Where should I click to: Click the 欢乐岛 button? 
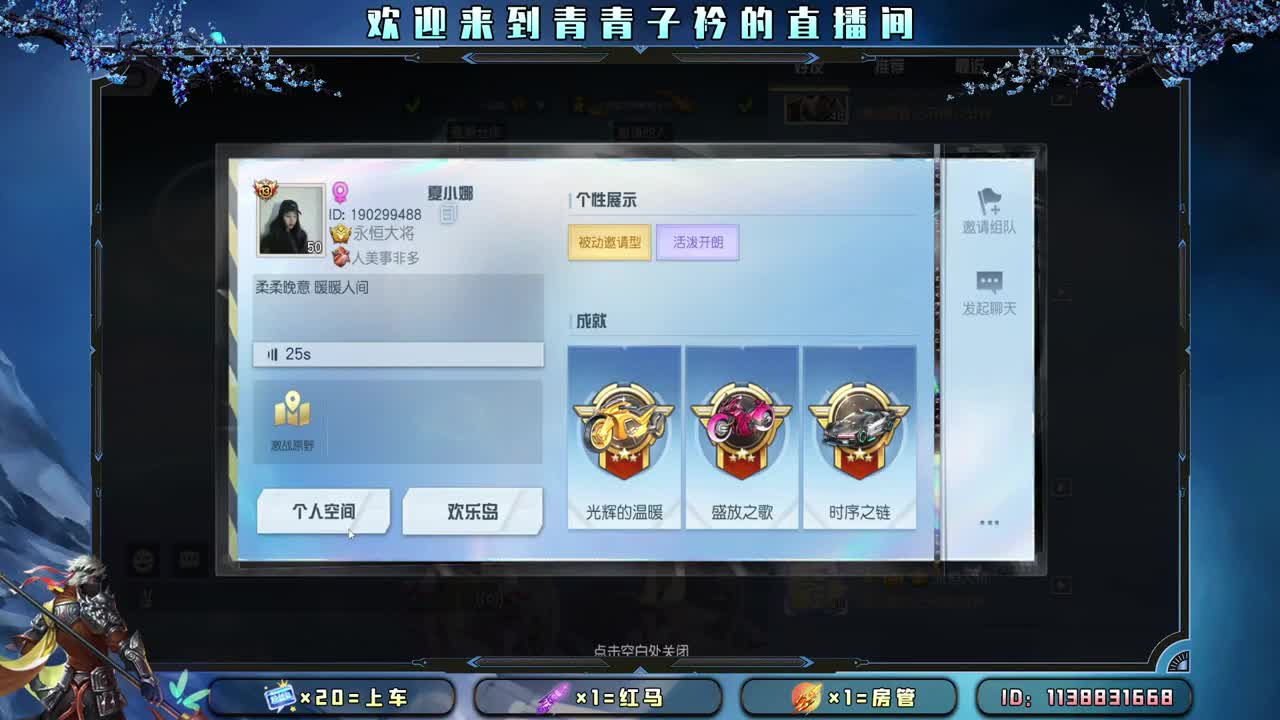point(471,510)
